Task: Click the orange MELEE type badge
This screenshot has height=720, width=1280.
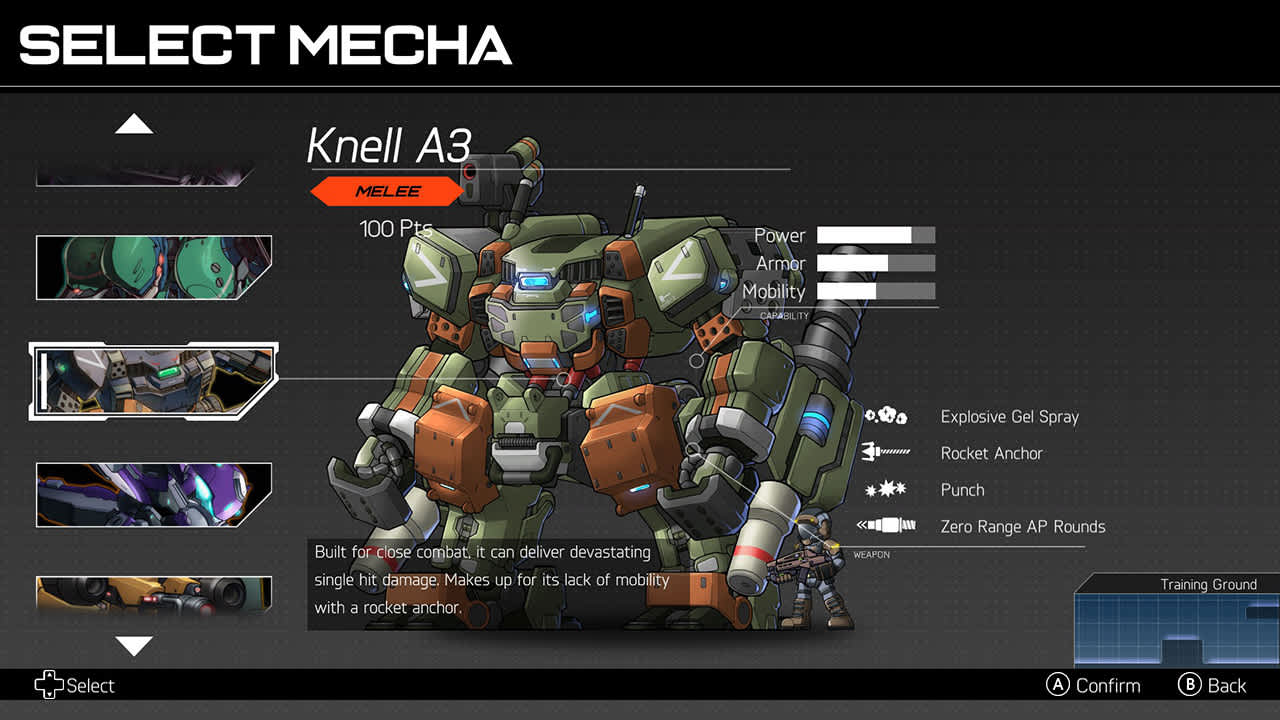Action: 387,191
